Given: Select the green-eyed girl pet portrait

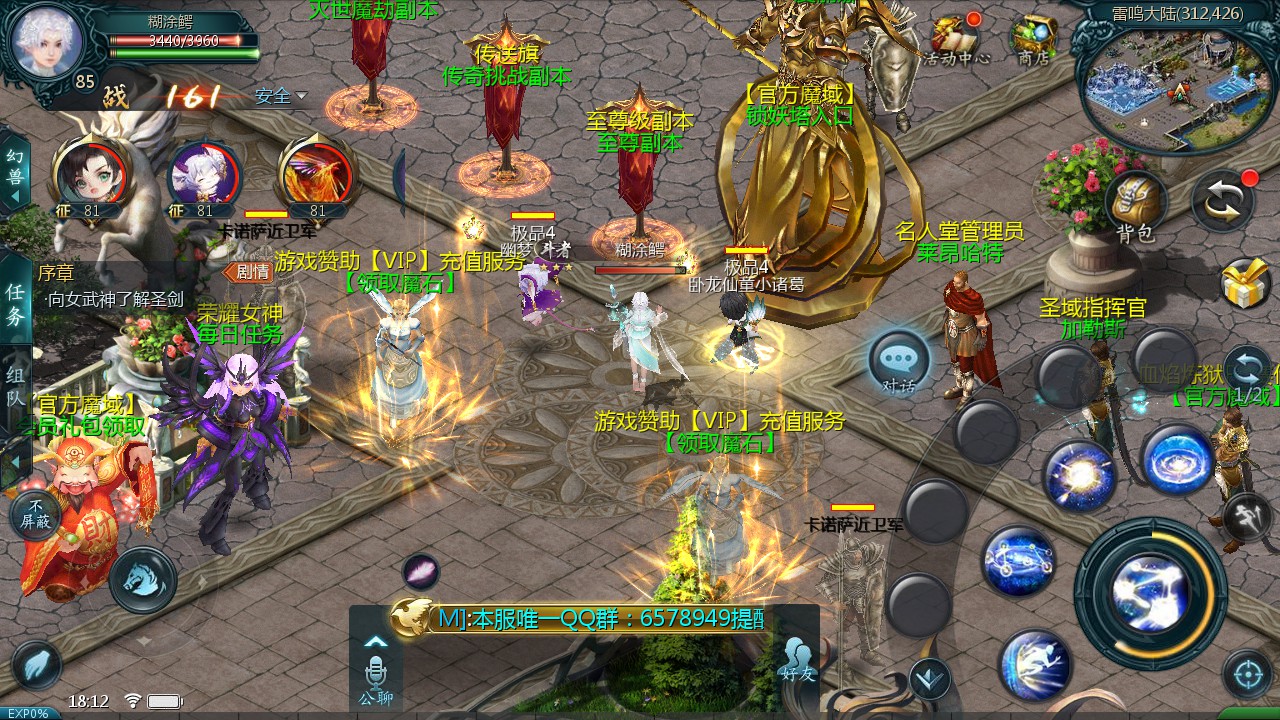Looking at the screenshot, I should click(x=88, y=174).
